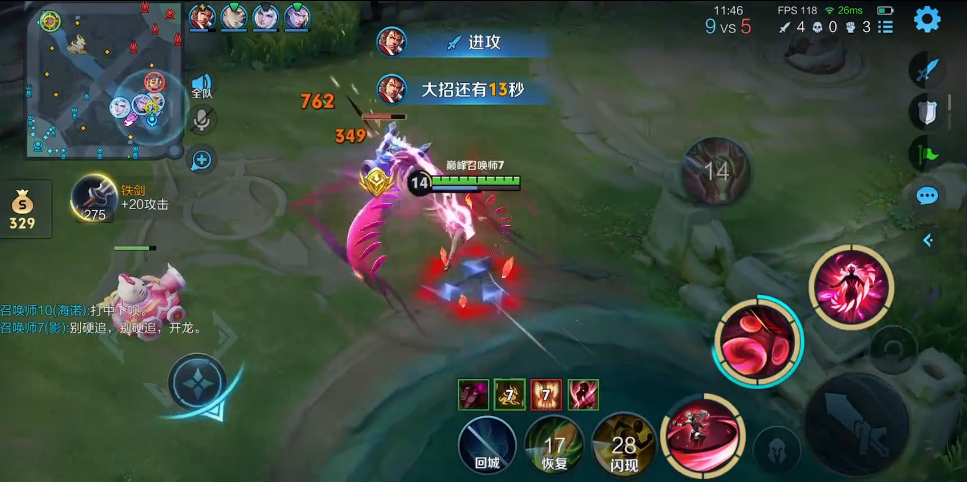Tap the 回城 recall button
This screenshot has width=967, height=482.
[487, 443]
